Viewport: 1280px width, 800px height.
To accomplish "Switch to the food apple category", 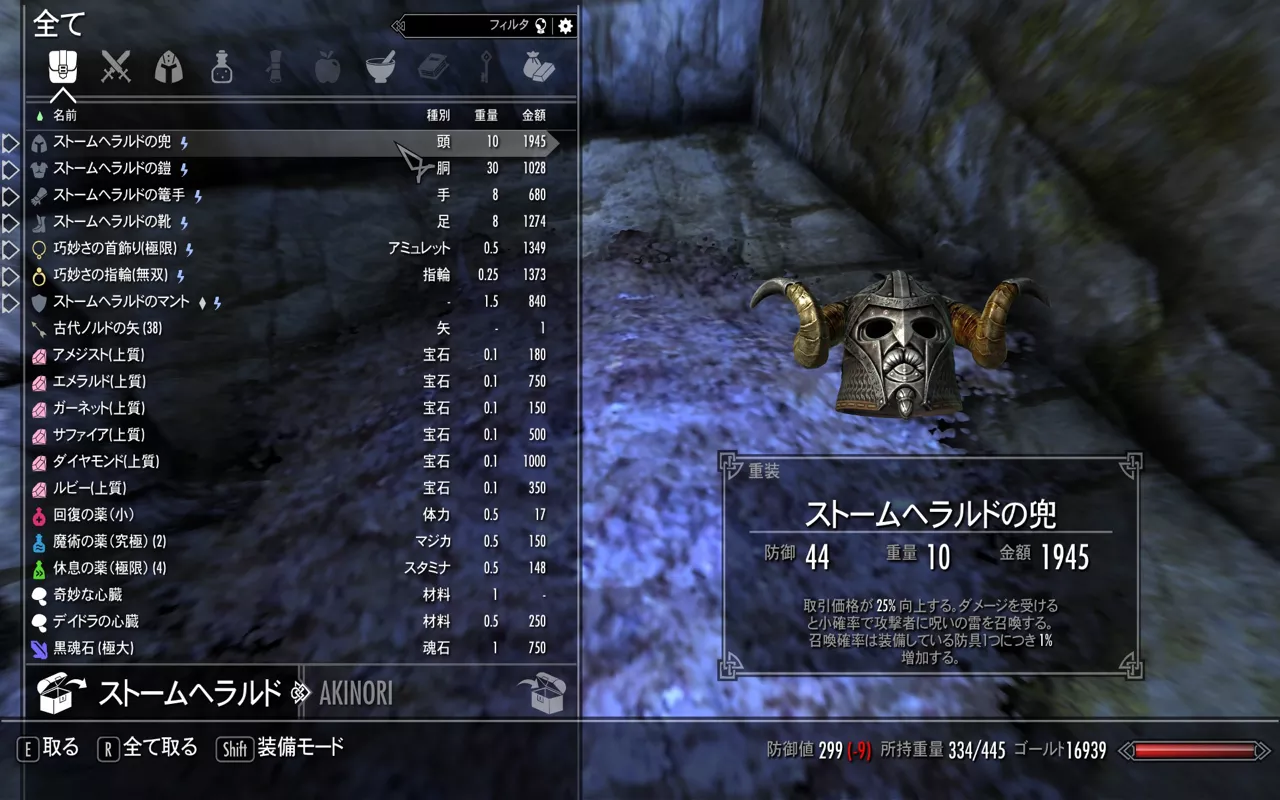I will pos(327,67).
